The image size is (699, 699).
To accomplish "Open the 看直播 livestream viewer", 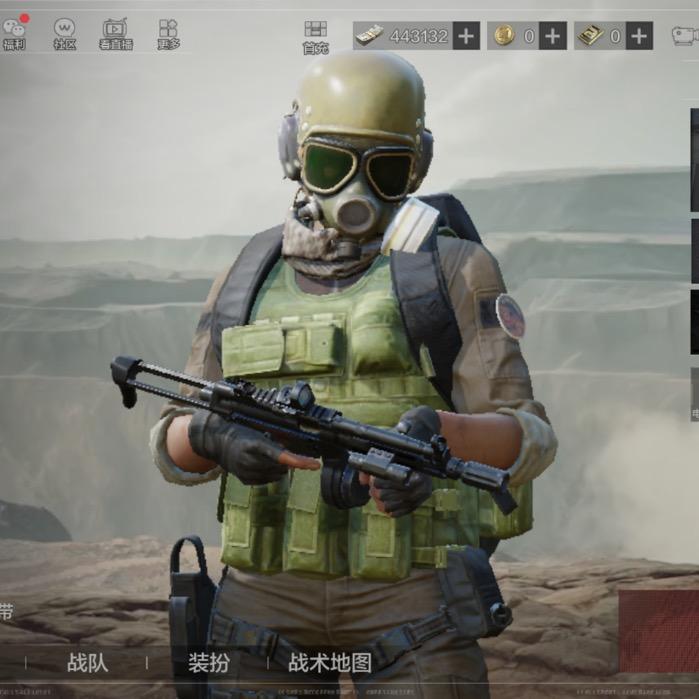I will tap(115, 32).
